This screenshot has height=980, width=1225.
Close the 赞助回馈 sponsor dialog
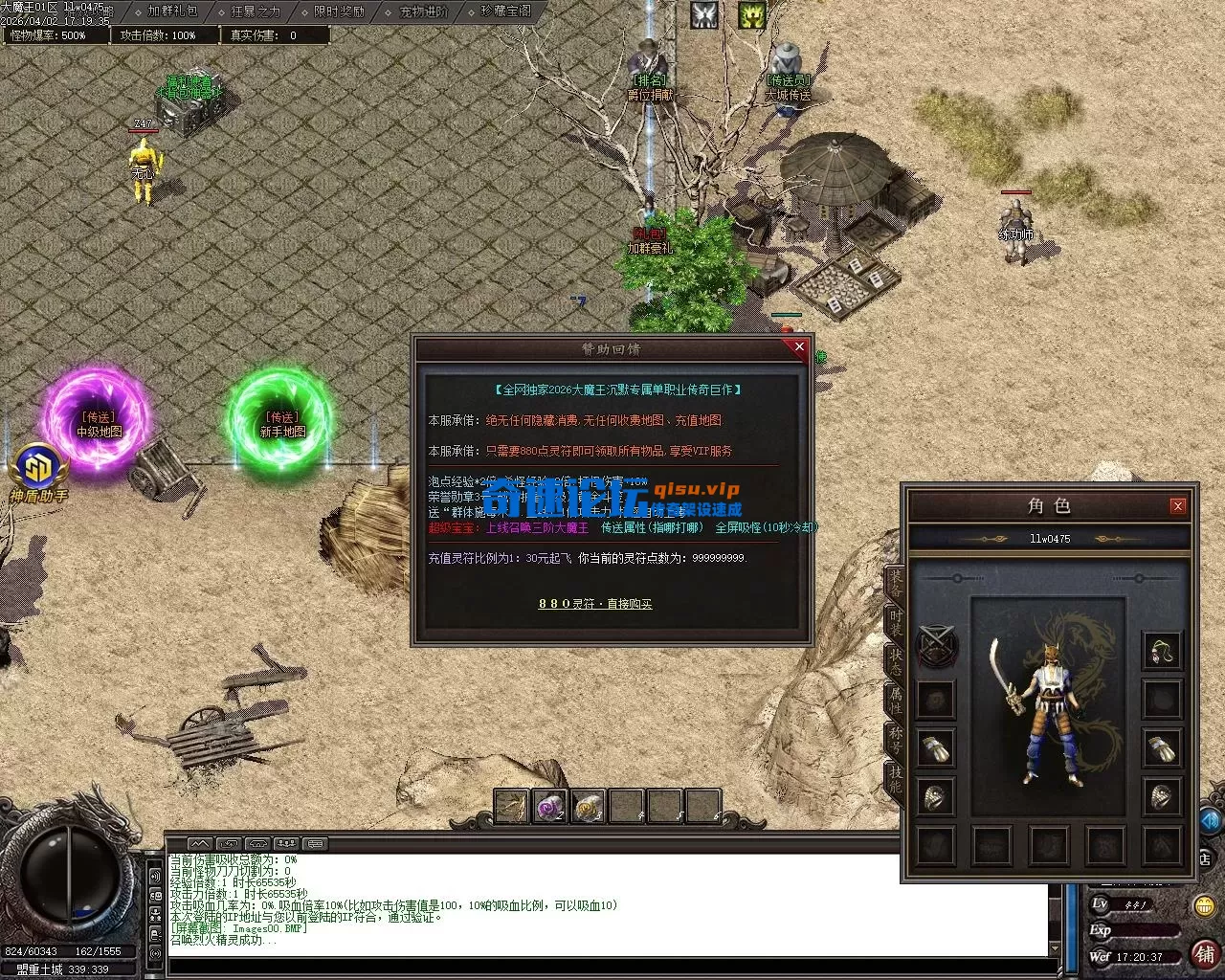coord(799,347)
